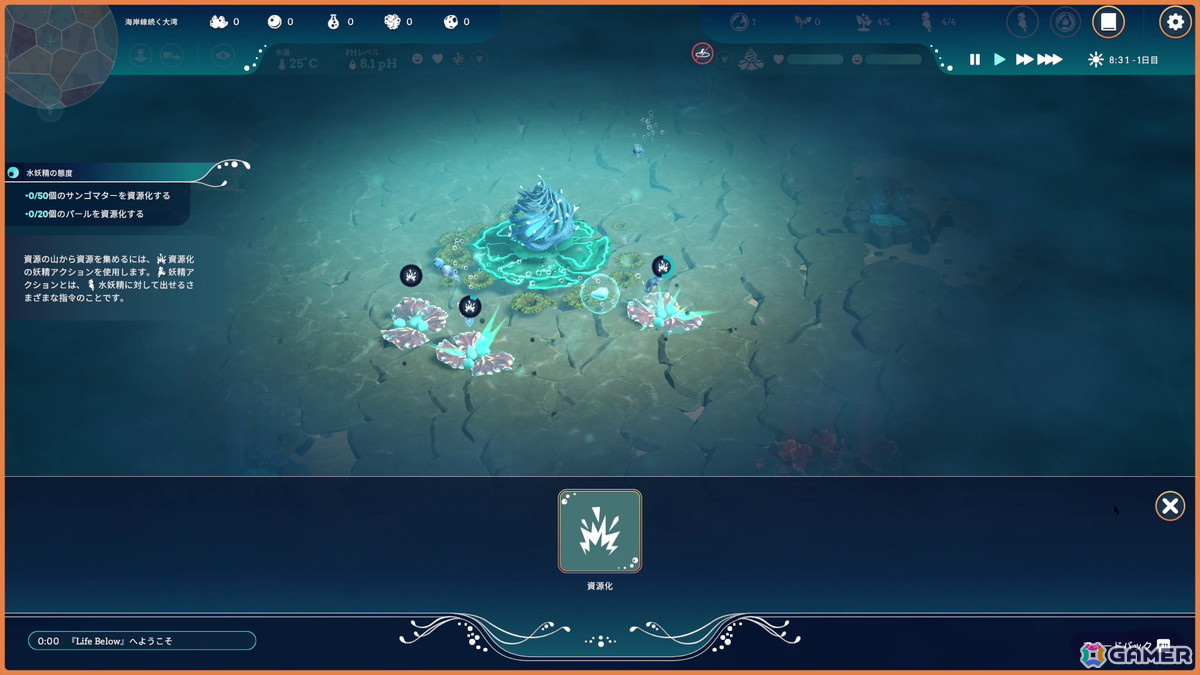
Task: Open the journal book icon
Action: pyautogui.click(x=1108, y=21)
